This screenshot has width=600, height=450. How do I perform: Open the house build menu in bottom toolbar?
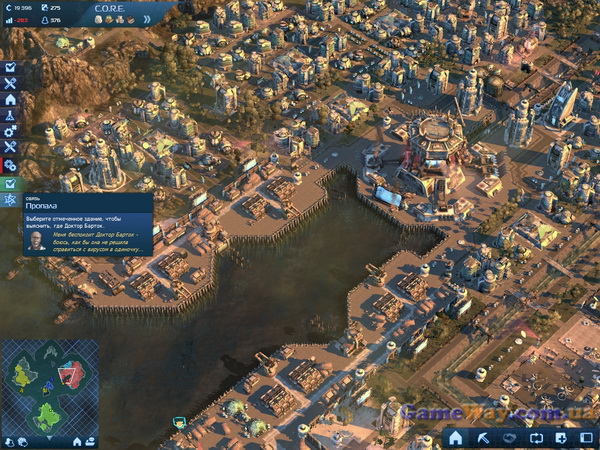(456, 438)
